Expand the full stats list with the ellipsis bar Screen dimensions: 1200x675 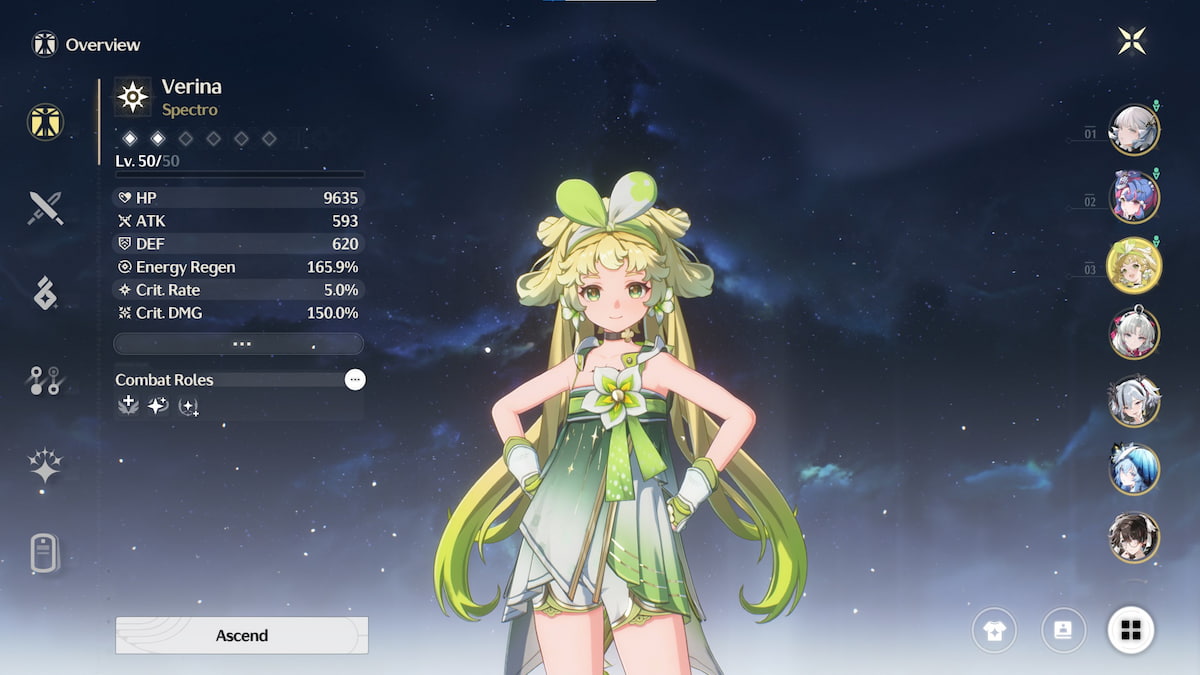point(238,344)
